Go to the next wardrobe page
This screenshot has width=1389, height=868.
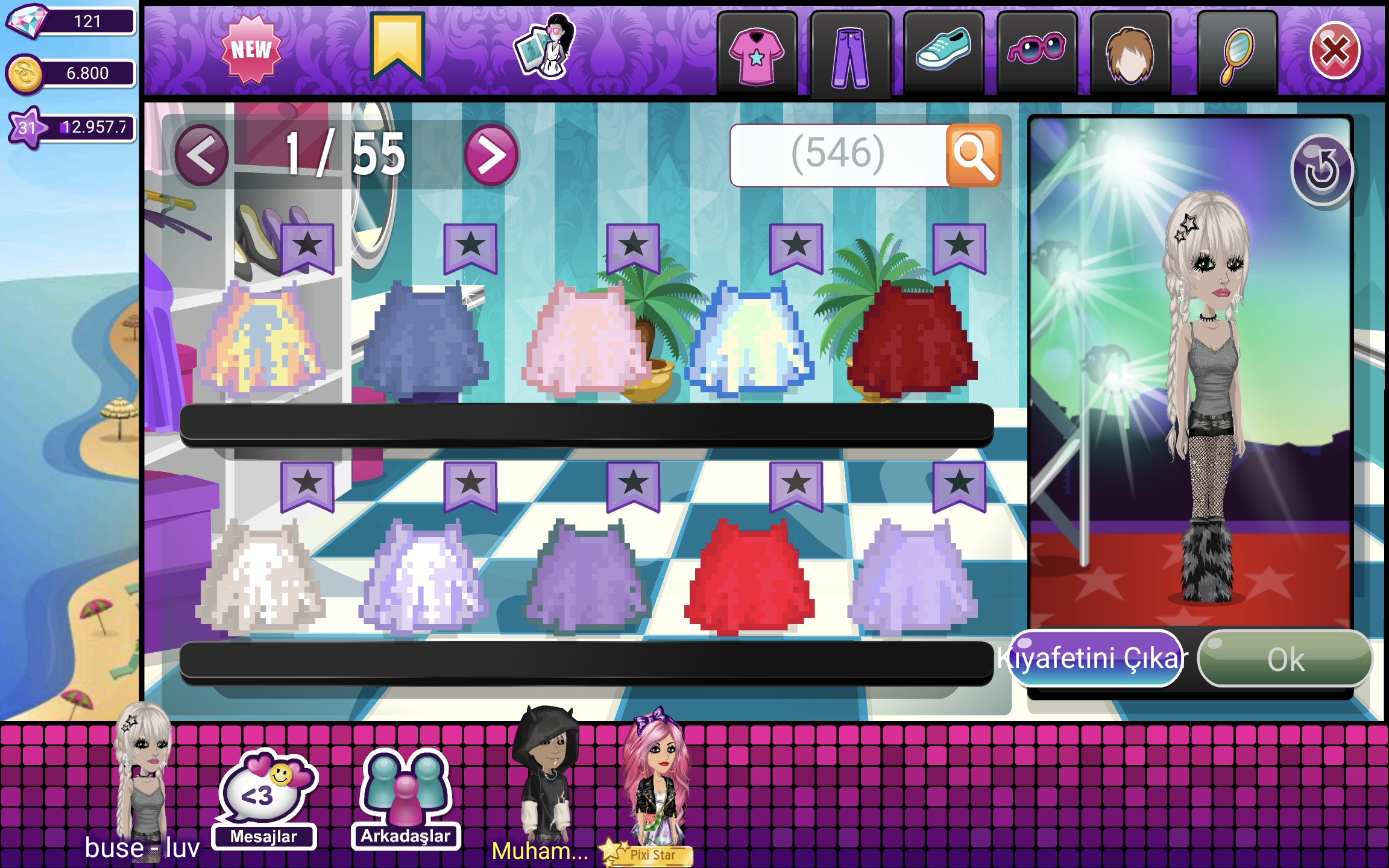click(491, 156)
